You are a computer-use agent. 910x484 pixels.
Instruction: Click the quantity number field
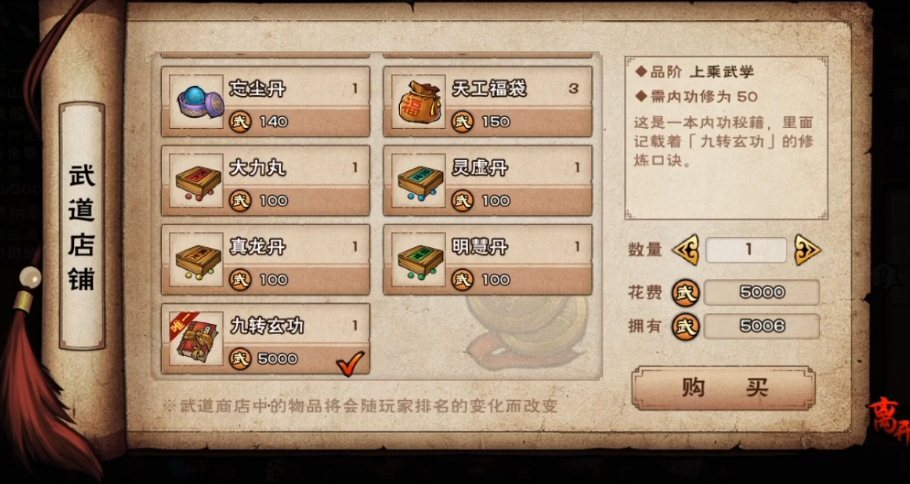point(746,249)
